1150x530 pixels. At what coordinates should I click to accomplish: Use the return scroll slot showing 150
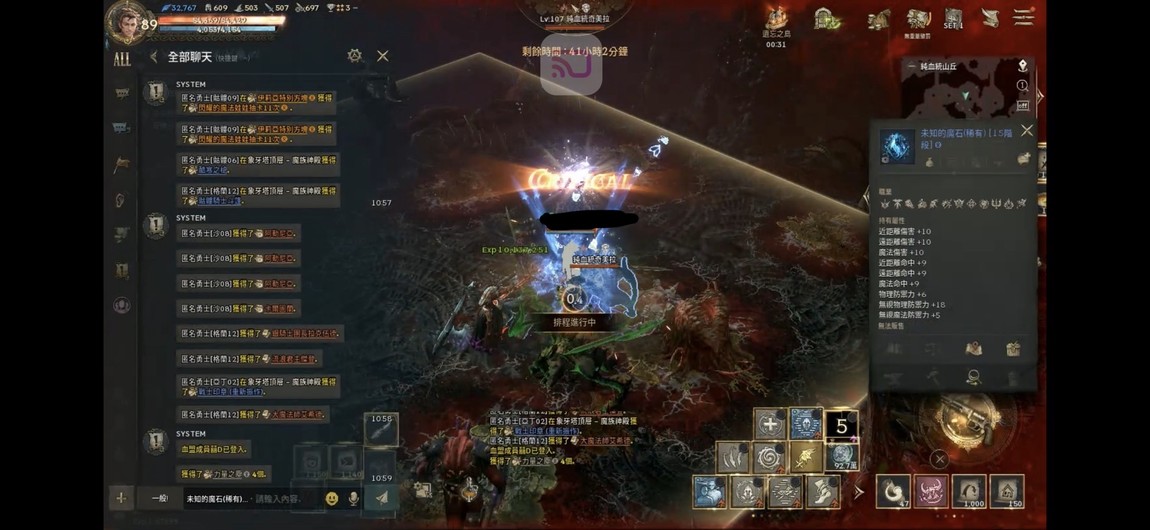coord(1006,491)
